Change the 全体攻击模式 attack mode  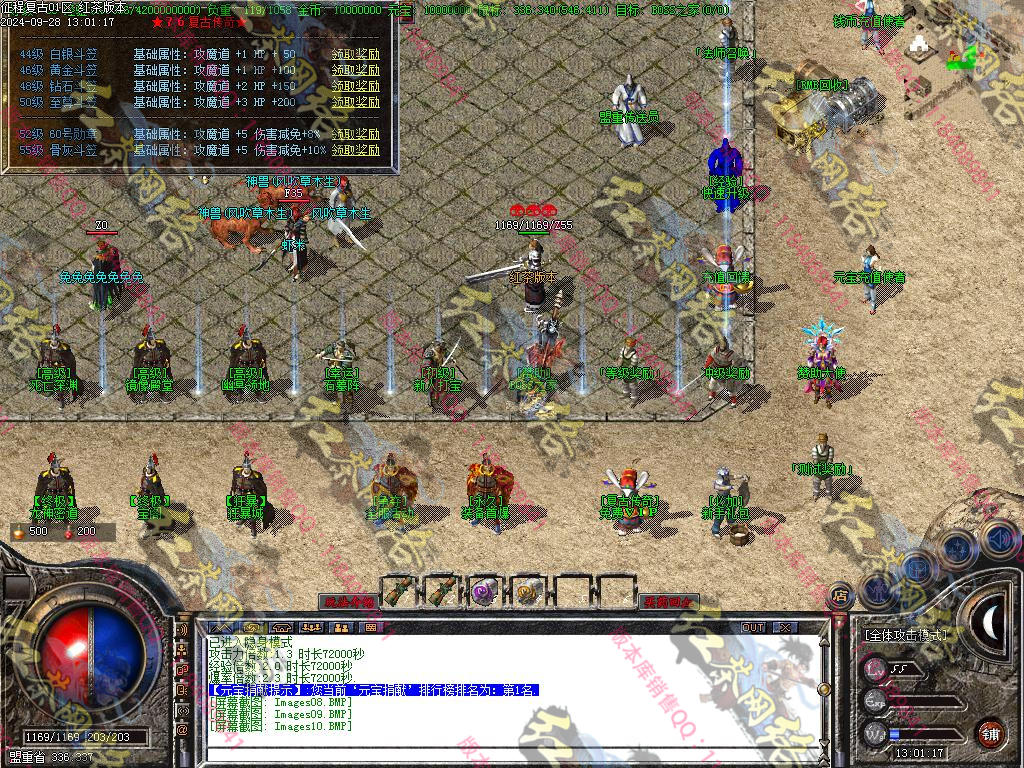908,635
